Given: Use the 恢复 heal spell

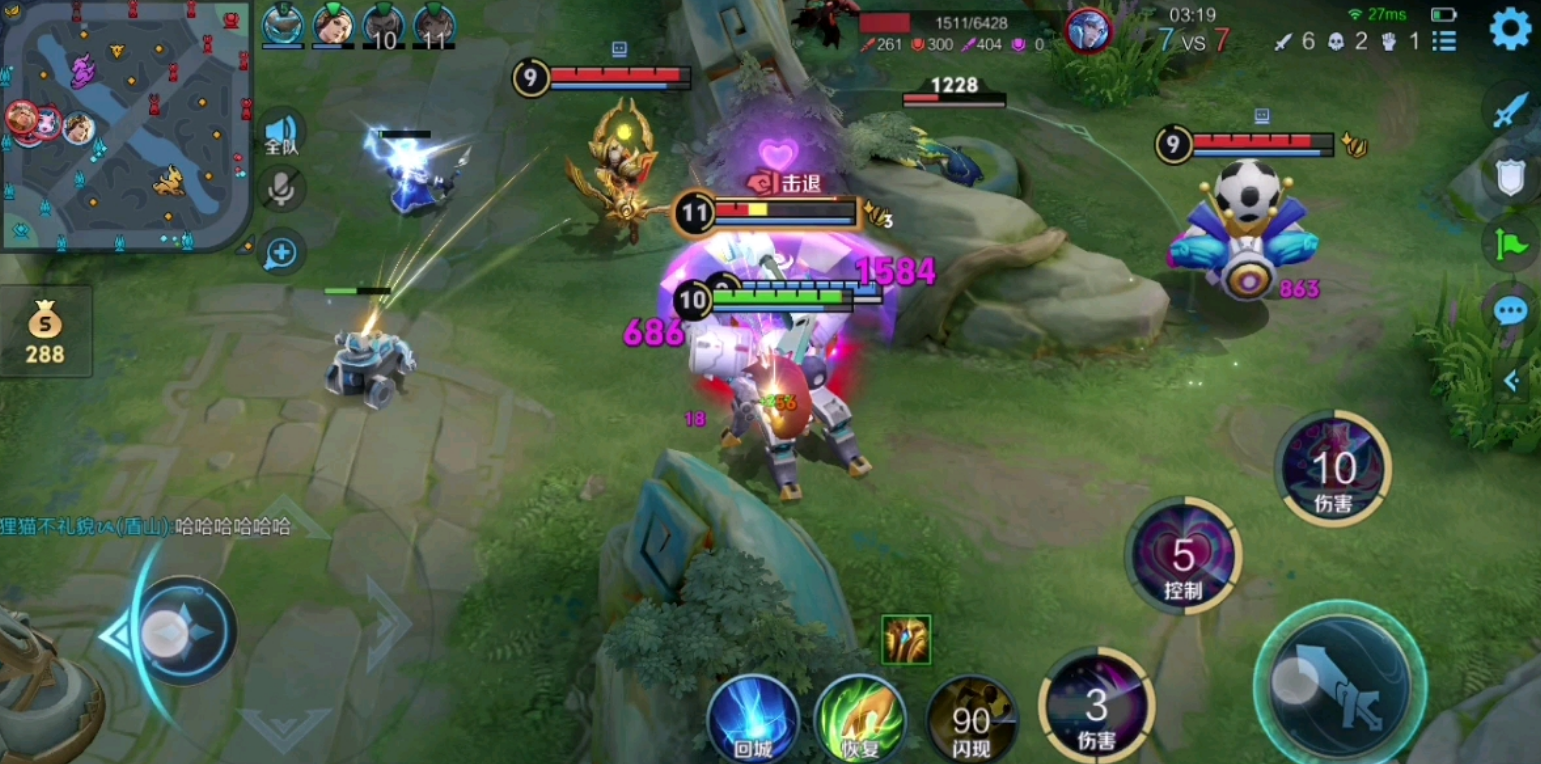Looking at the screenshot, I should tap(860, 718).
